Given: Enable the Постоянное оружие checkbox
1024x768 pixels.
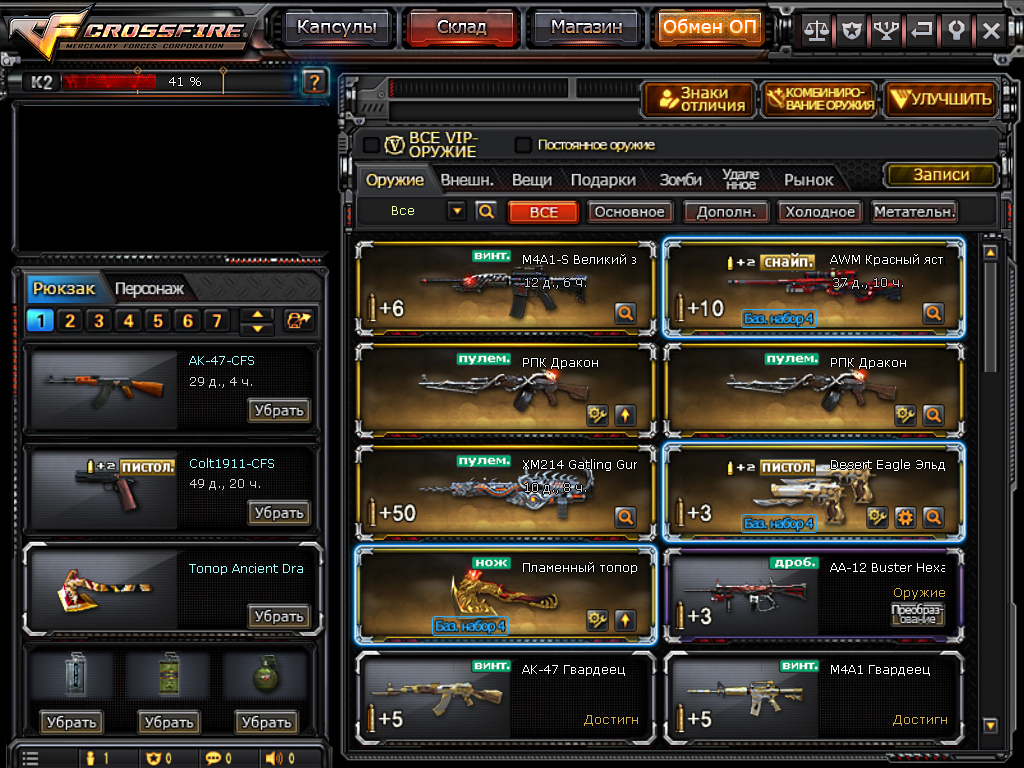Looking at the screenshot, I should pos(523,145).
